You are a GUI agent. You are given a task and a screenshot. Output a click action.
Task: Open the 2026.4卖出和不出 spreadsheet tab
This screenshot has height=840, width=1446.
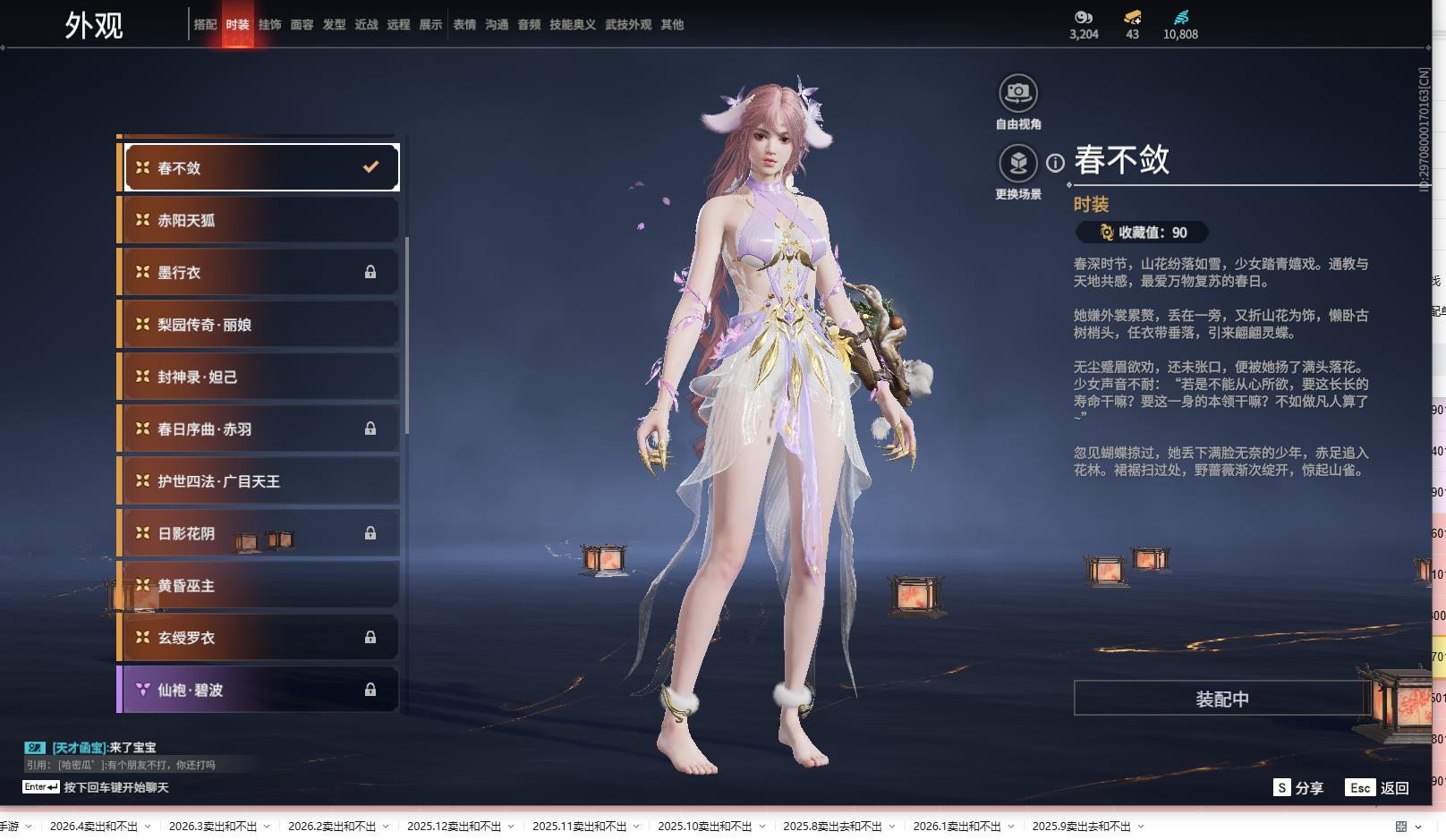pyautogui.click(x=94, y=827)
